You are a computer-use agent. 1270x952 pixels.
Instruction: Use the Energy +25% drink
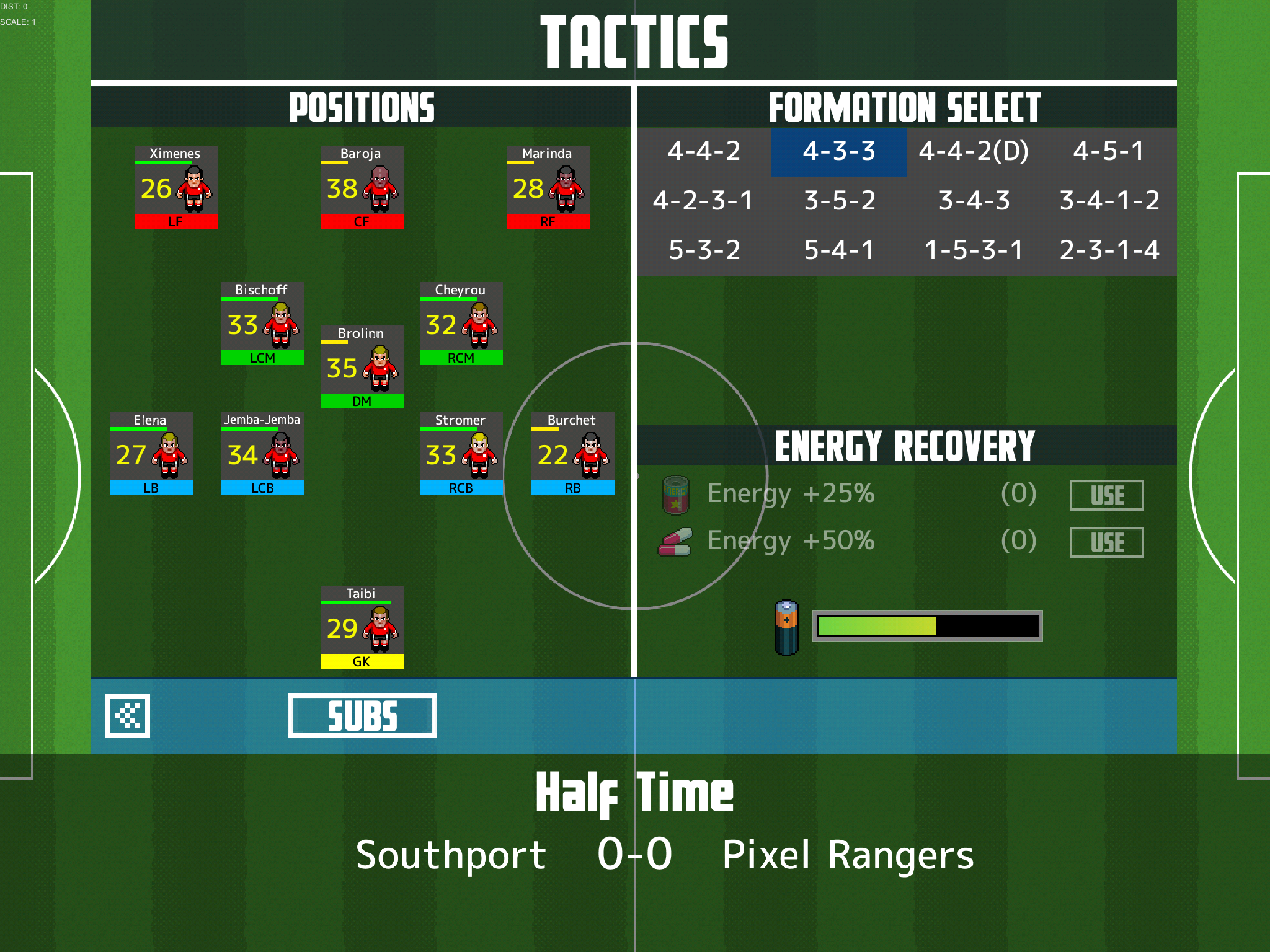pos(1106,495)
